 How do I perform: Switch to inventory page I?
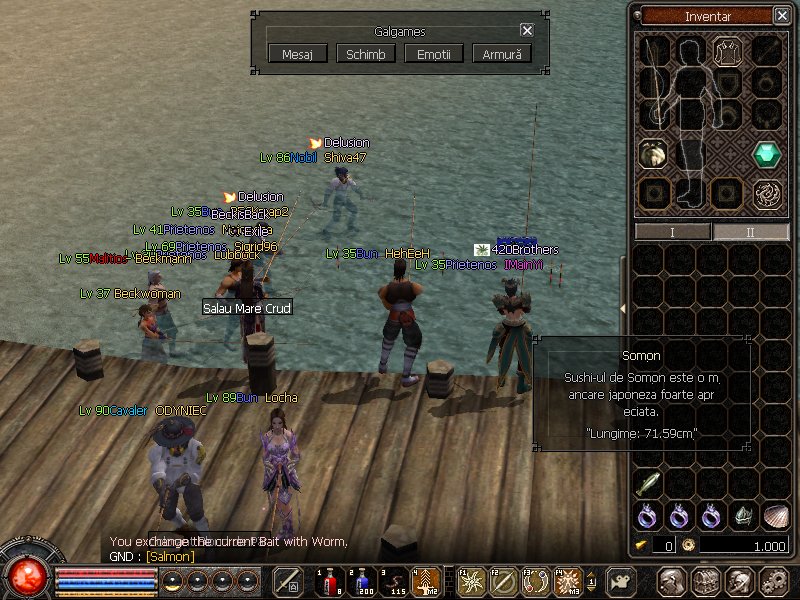click(672, 231)
